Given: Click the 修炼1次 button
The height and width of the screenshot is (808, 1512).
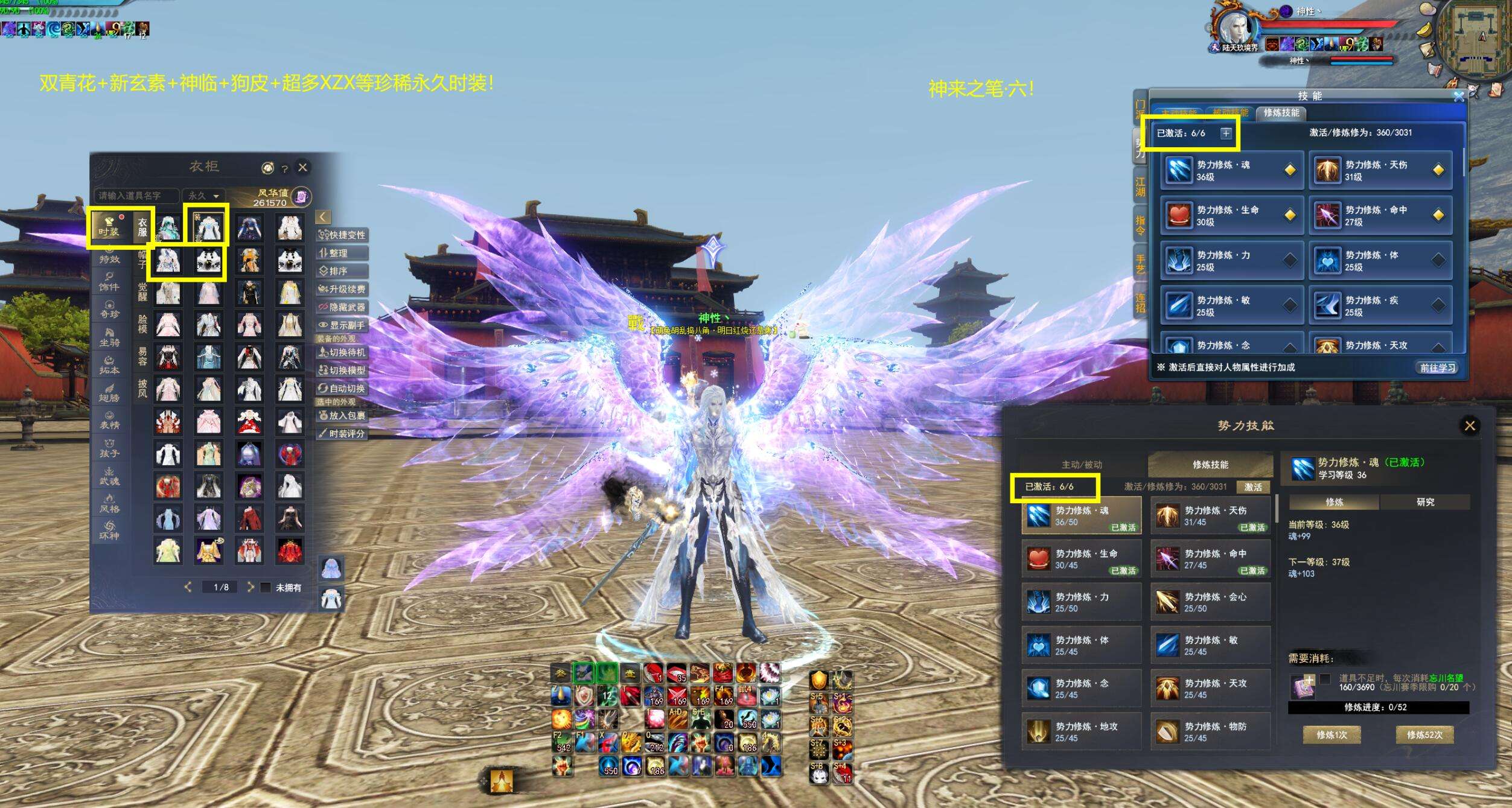Looking at the screenshot, I should tap(1332, 735).
